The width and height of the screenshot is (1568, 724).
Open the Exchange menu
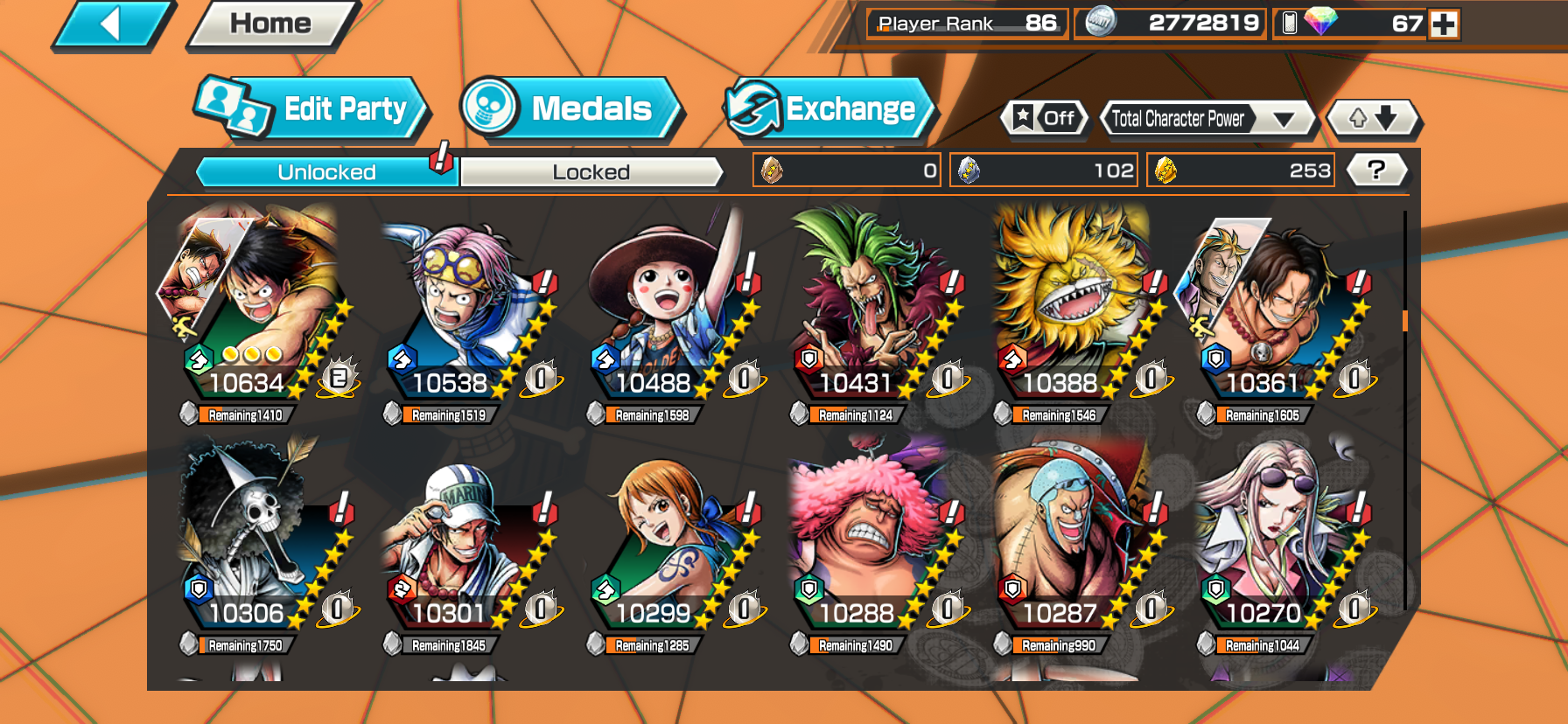click(x=829, y=108)
